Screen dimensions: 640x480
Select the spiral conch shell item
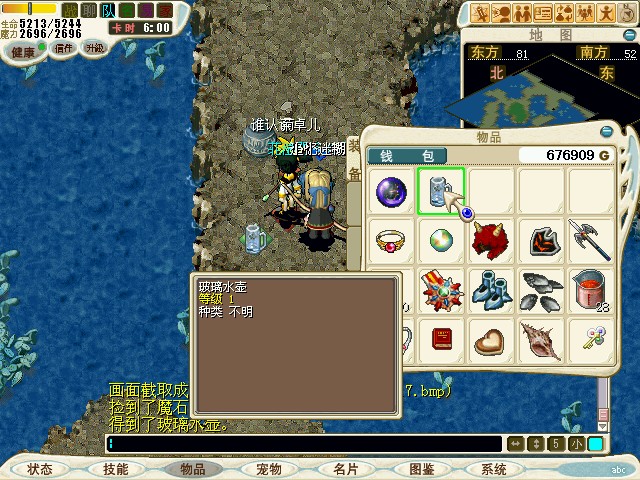(x=540, y=339)
